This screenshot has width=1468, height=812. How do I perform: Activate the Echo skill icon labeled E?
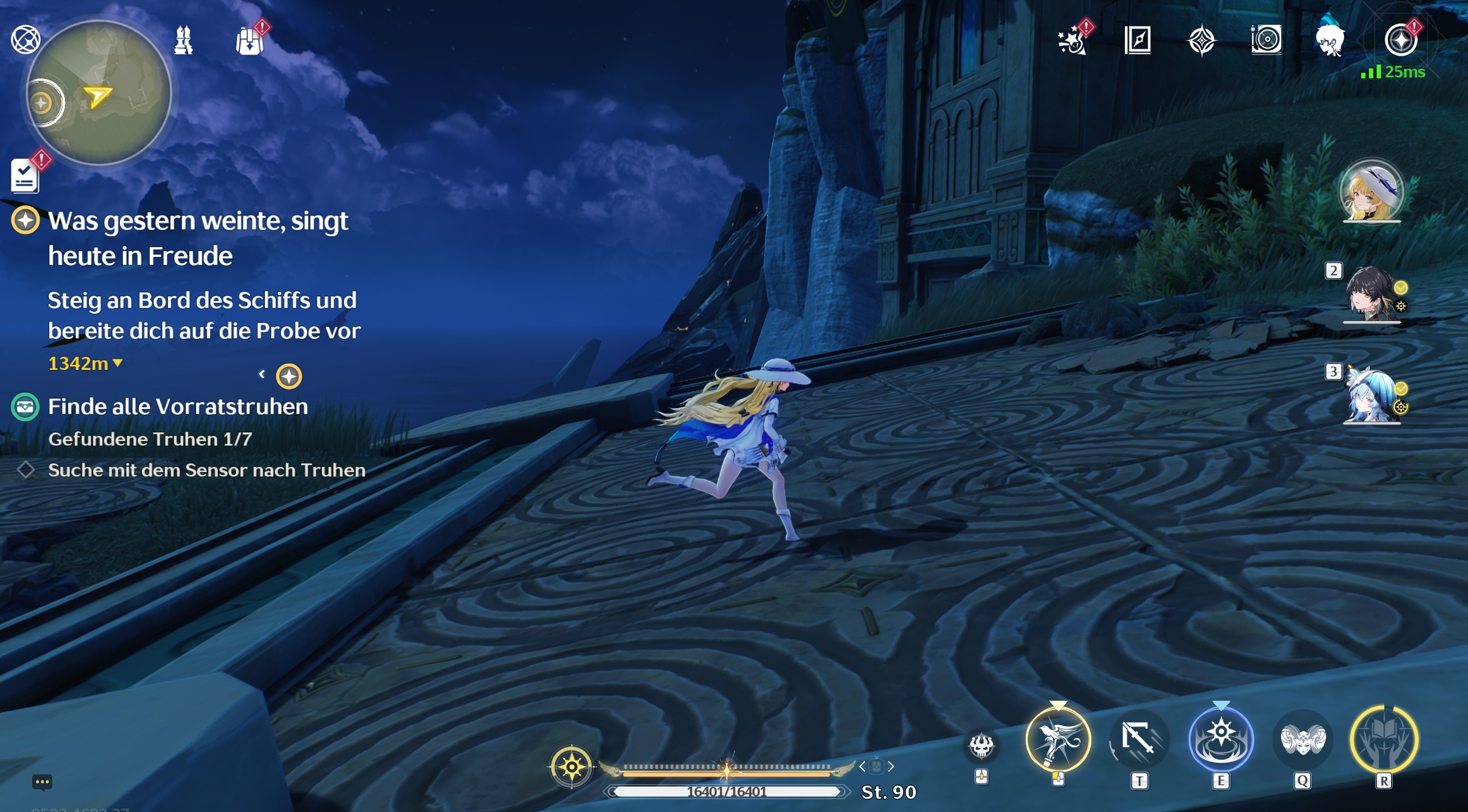[1221, 740]
